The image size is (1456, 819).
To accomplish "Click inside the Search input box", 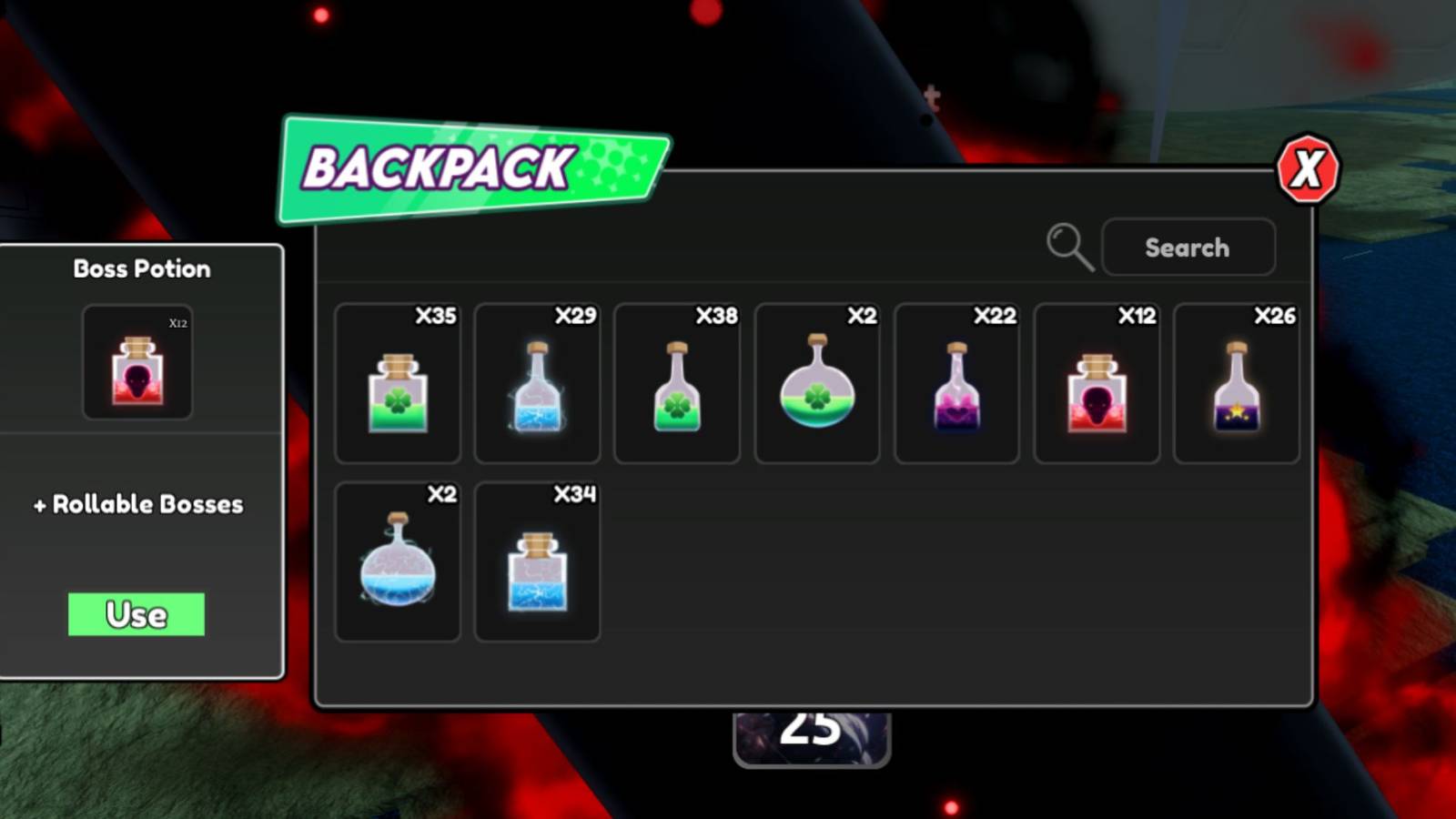I will pos(1188,247).
